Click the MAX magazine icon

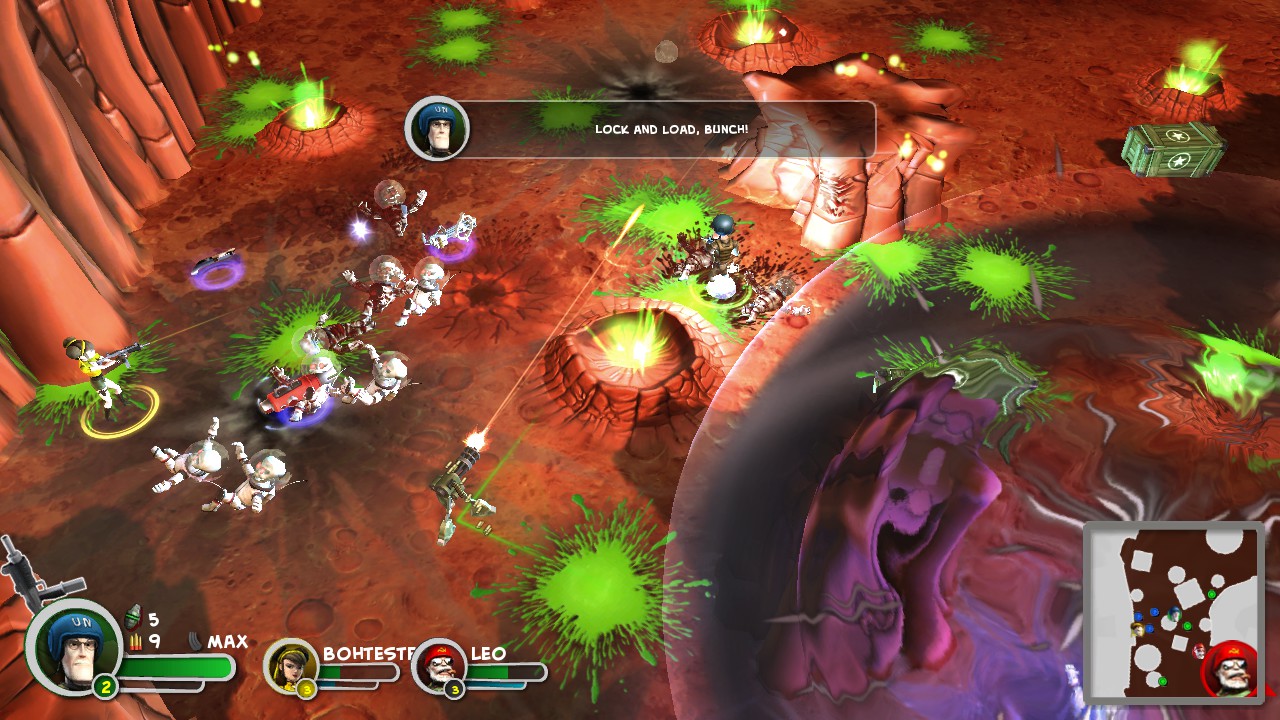point(196,641)
